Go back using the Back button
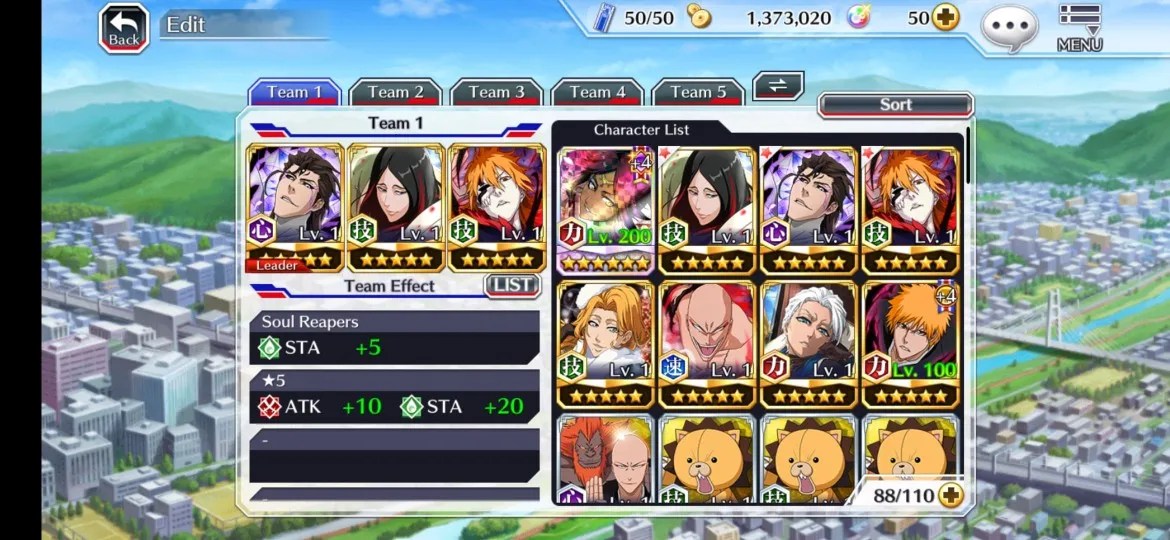This screenshot has width=1170, height=540. (x=123, y=28)
